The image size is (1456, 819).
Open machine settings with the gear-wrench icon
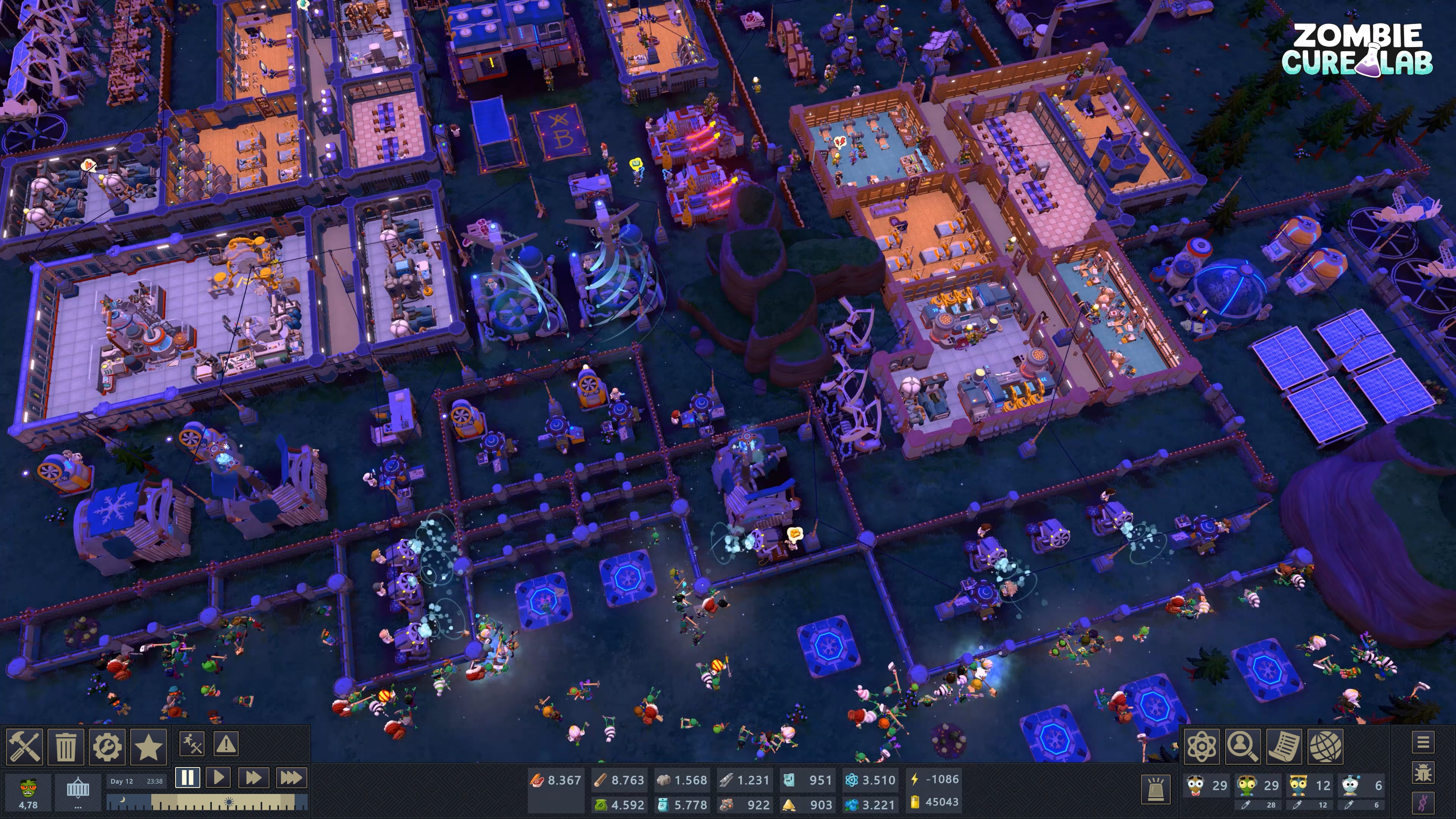[x=107, y=746]
